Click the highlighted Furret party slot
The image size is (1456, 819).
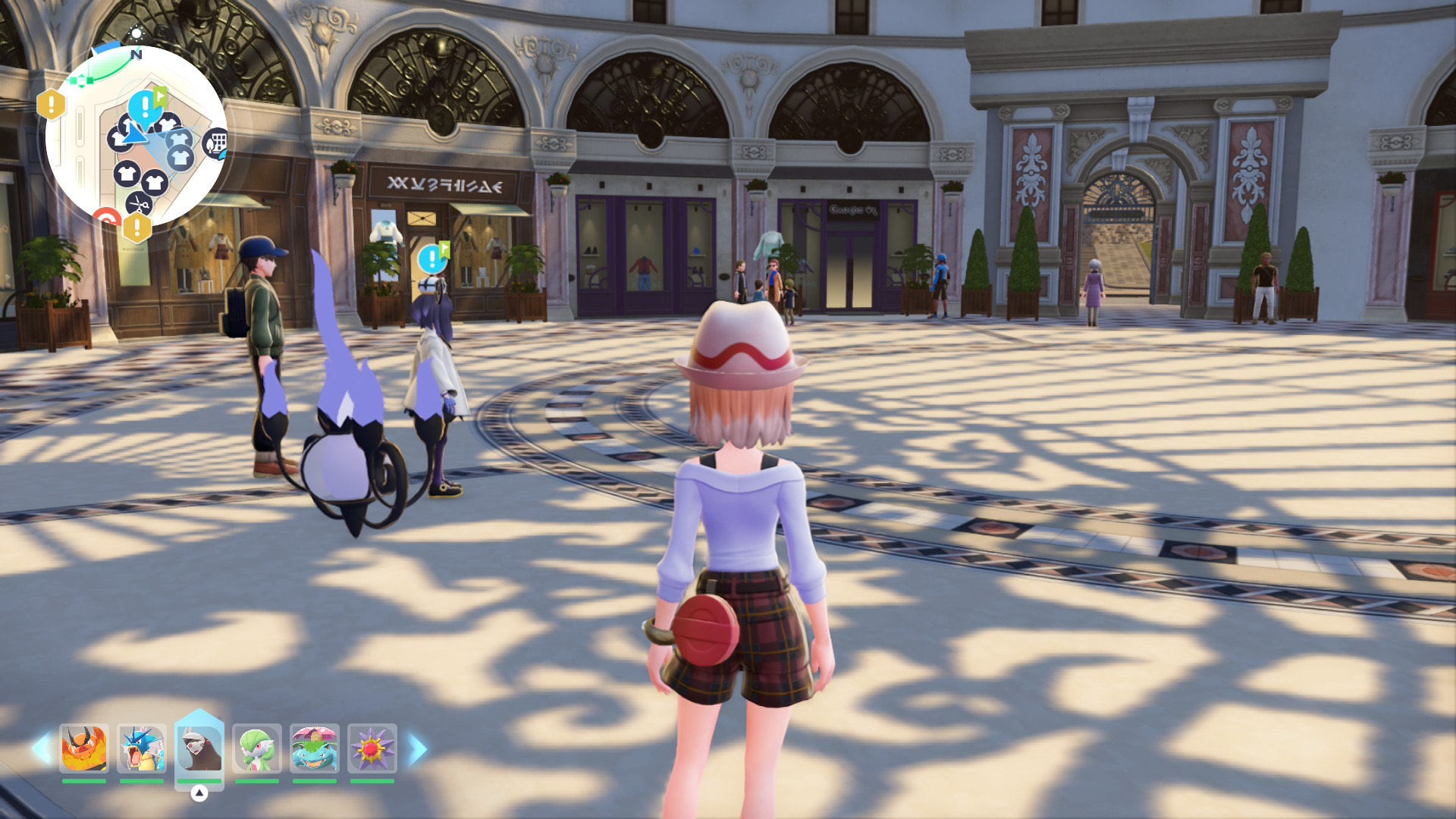[199, 748]
